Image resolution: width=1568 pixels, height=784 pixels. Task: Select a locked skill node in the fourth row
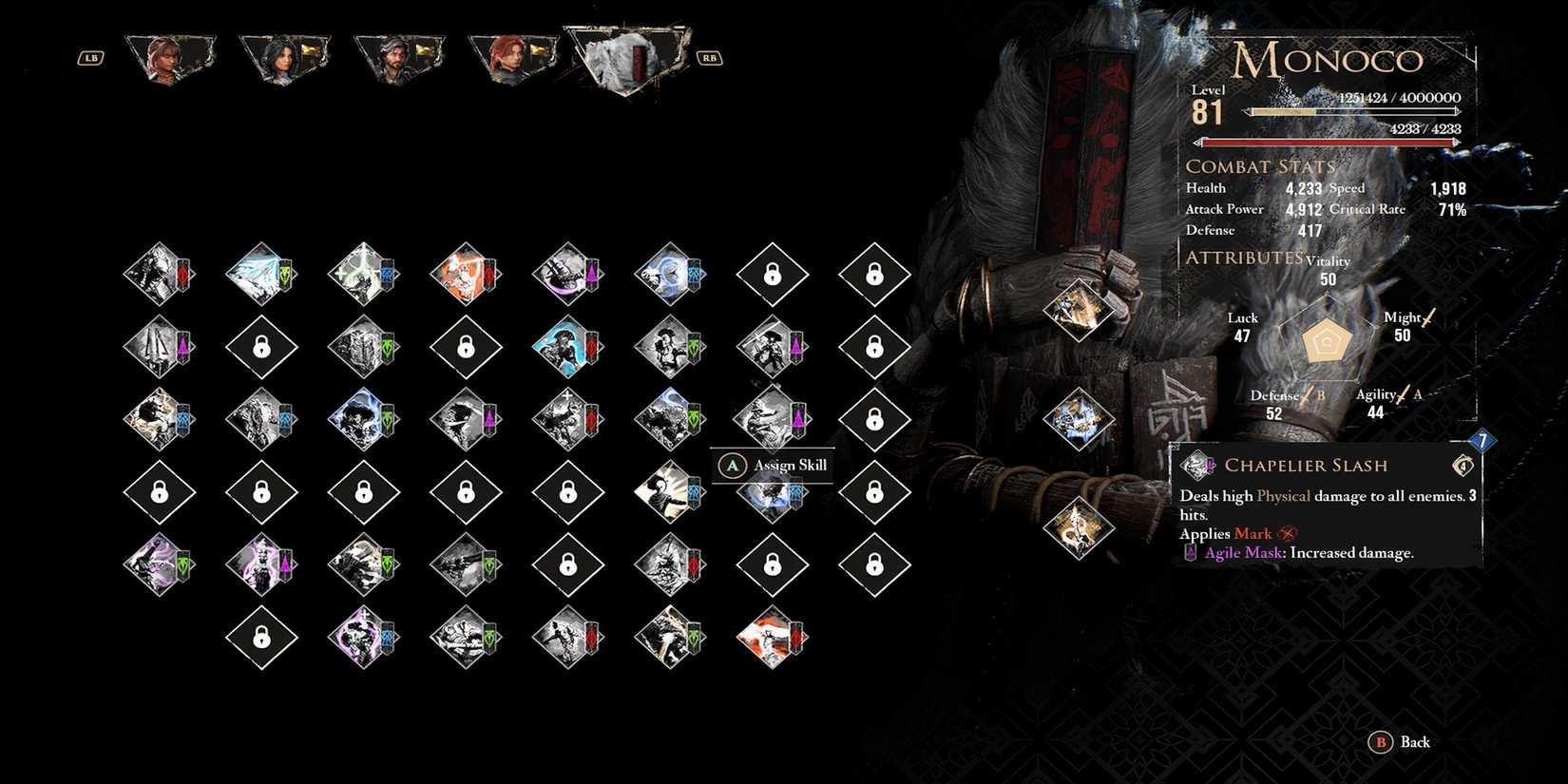coord(261,492)
